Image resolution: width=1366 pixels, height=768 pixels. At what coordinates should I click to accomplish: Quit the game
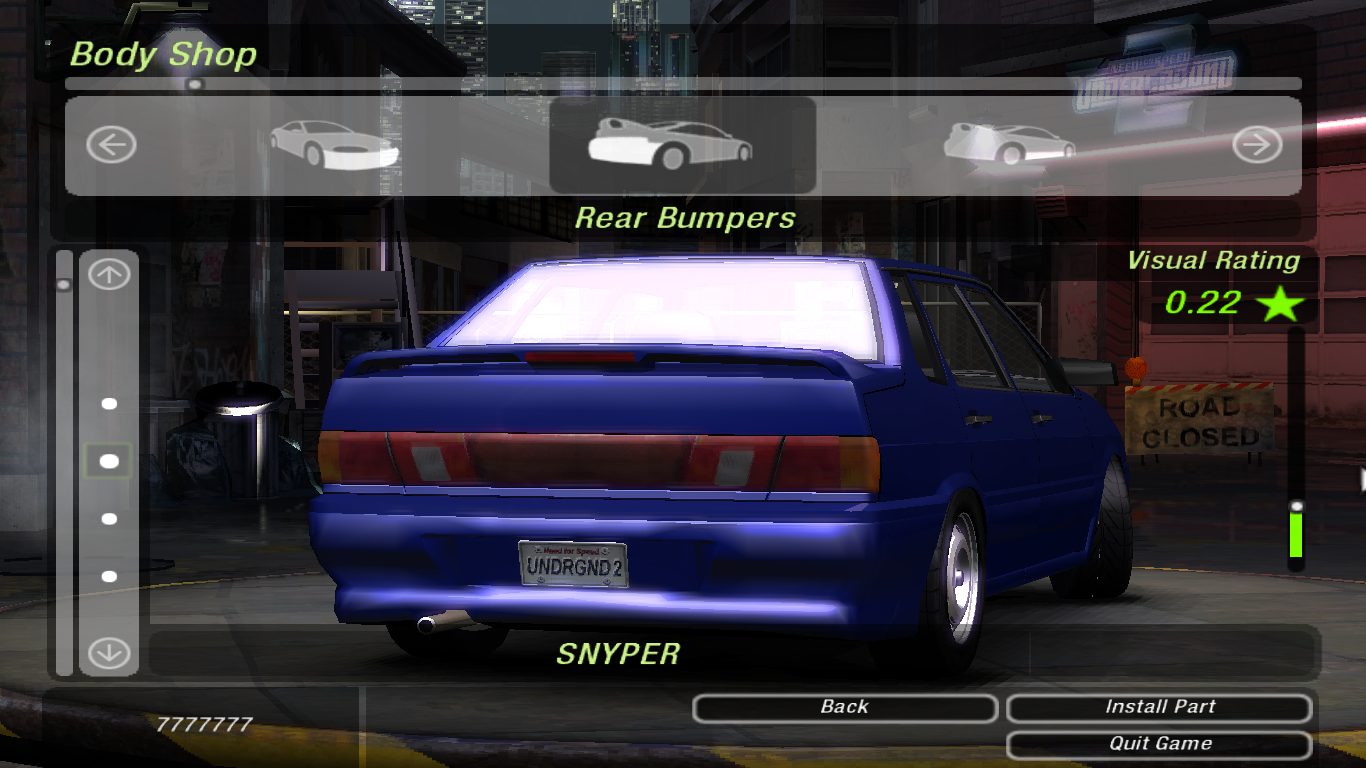tap(1159, 744)
